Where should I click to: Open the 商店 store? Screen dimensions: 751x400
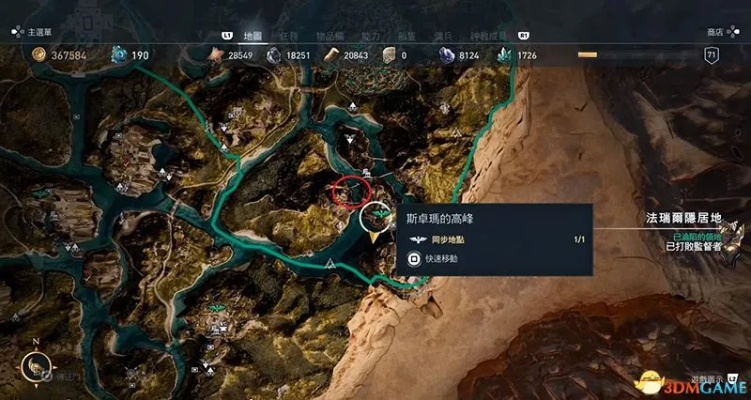pos(715,32)
